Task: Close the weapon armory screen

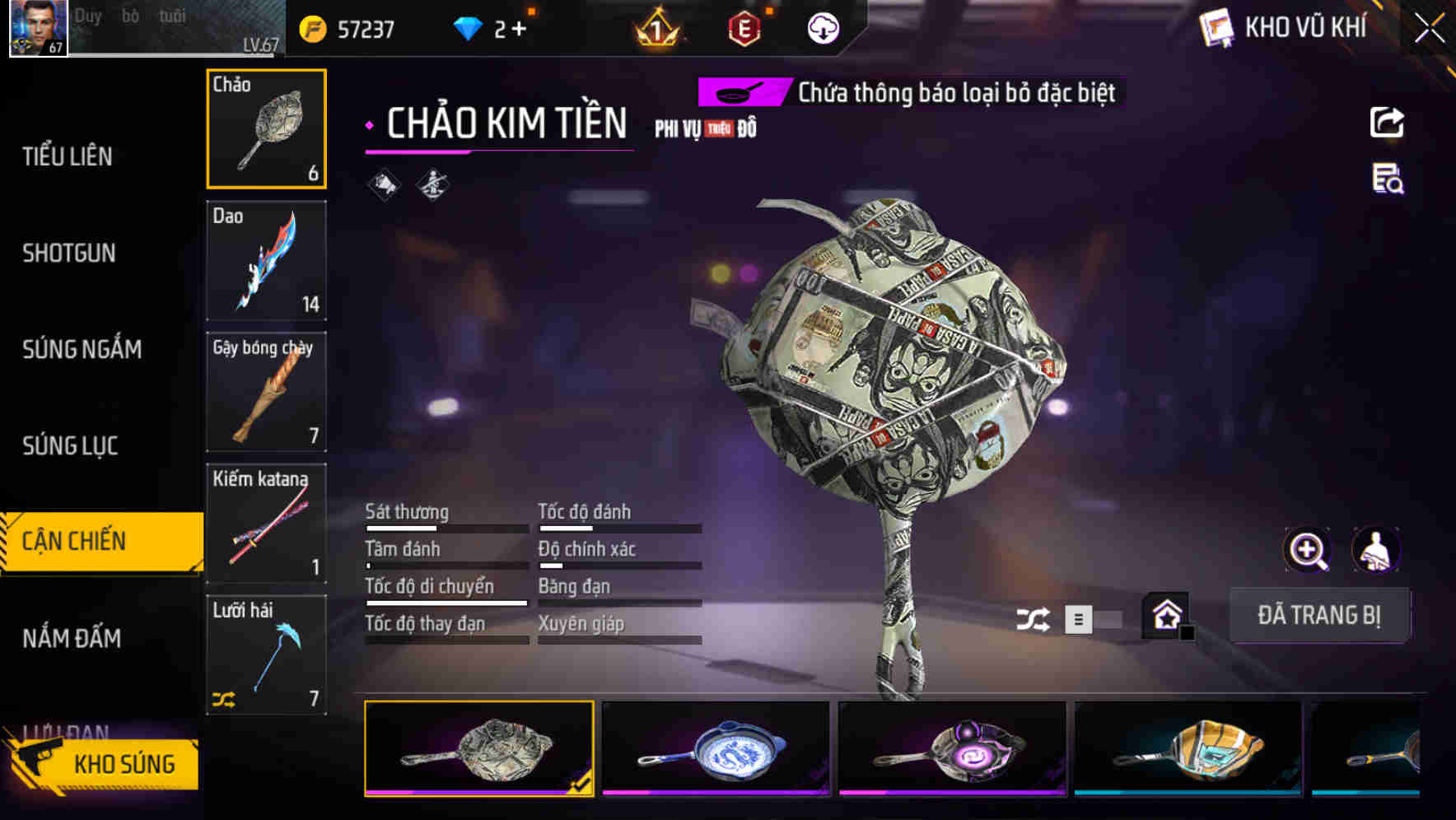Action: (1429, 29)
